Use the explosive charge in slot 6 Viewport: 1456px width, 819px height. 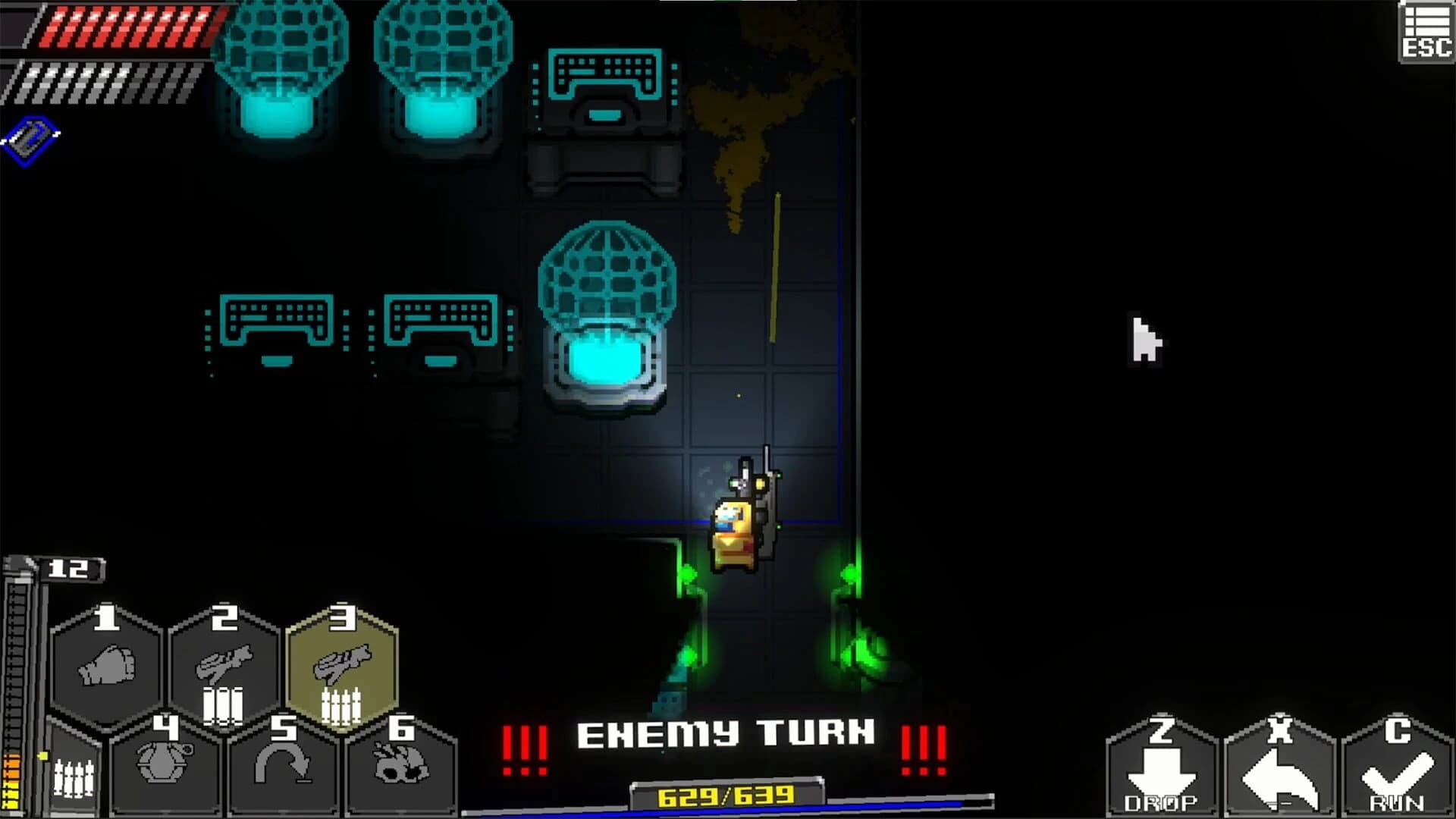[x=402, y=766]
